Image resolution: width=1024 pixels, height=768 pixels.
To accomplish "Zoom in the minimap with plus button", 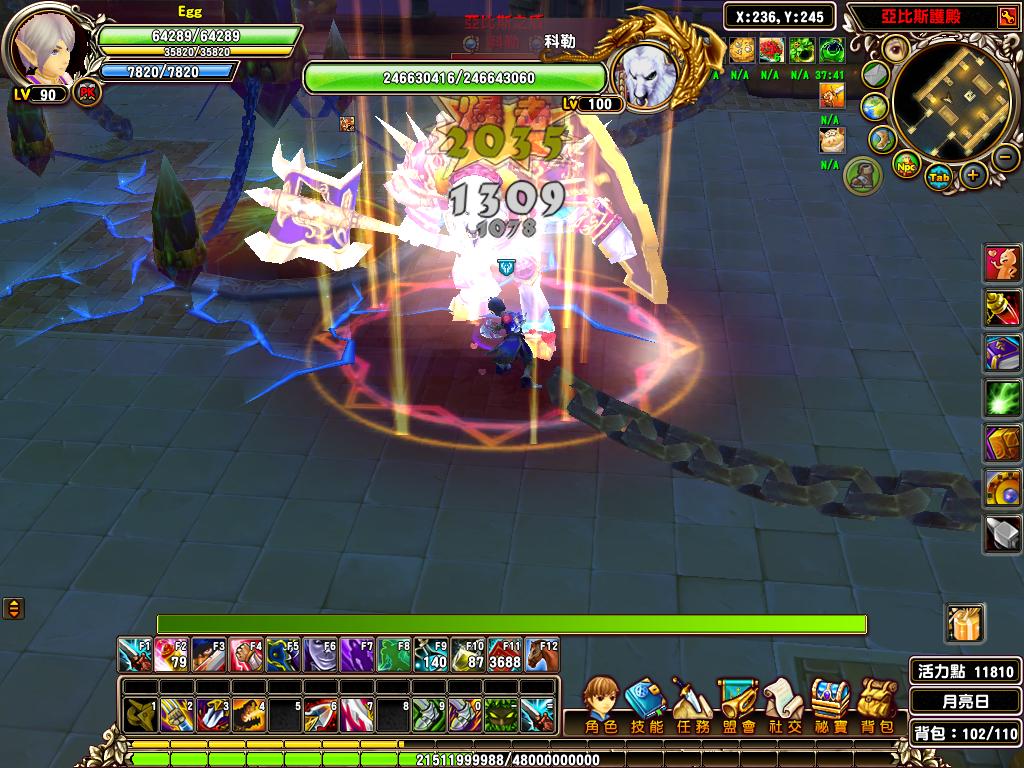I will (x=973, y=175).
